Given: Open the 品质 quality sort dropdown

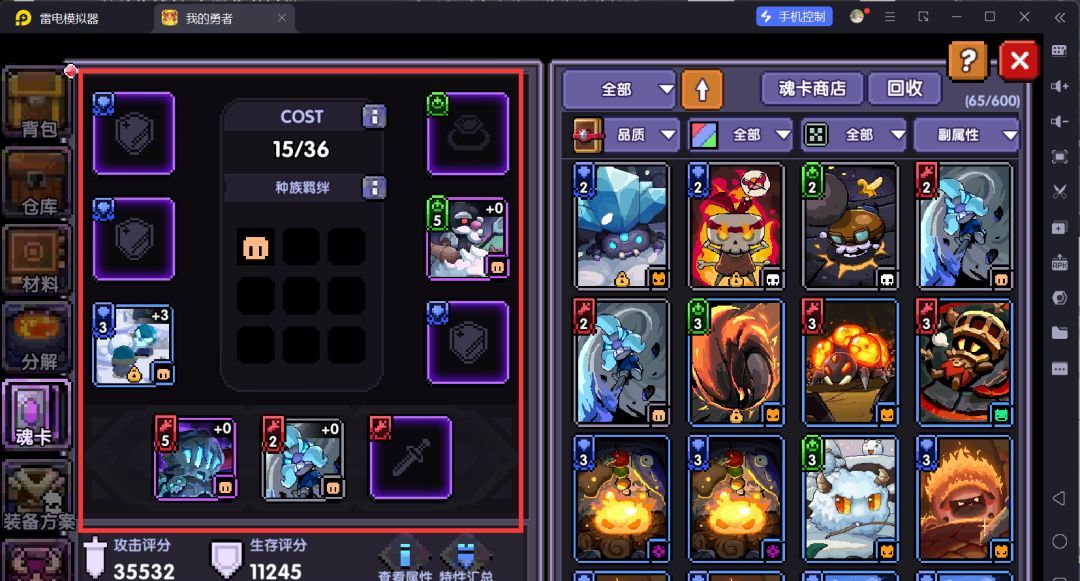Looking at the screenshot, I should (627, 135).
